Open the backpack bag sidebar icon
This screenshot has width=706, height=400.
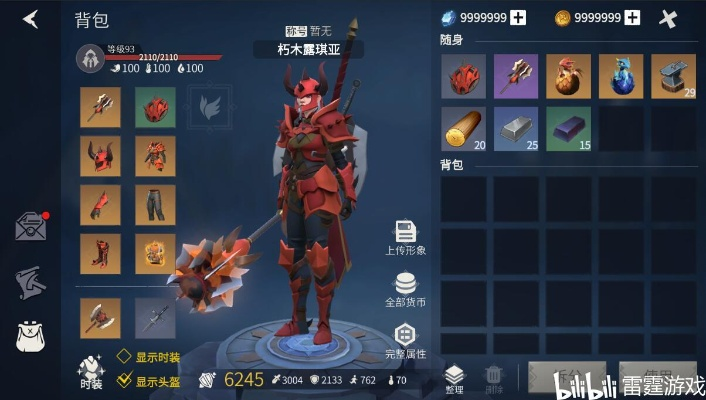(31, 336)
